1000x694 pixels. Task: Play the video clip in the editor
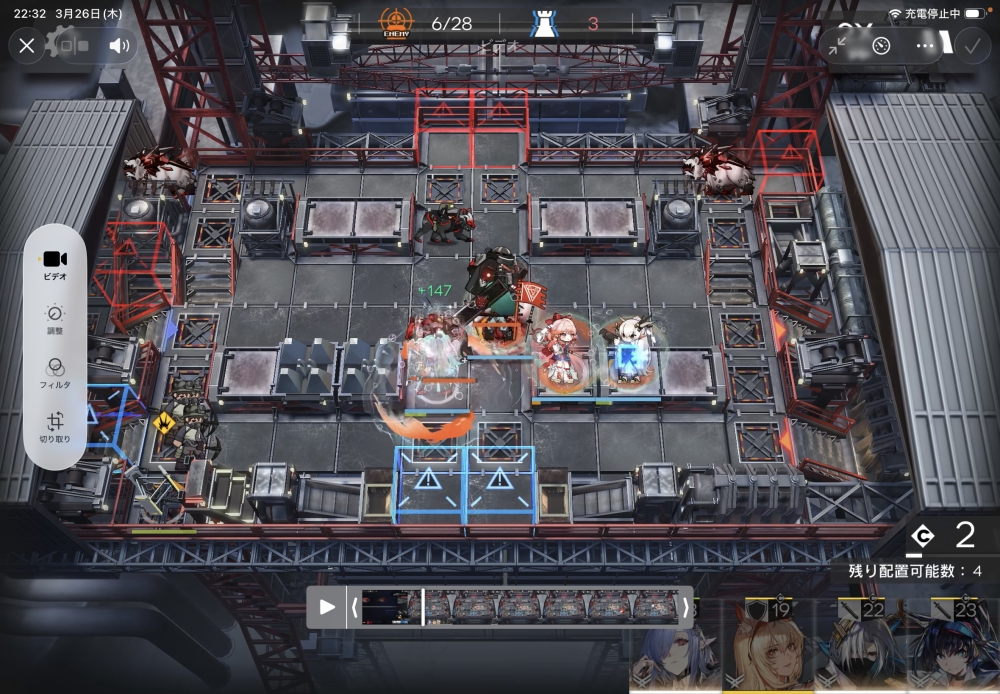[x=327, y=607]
